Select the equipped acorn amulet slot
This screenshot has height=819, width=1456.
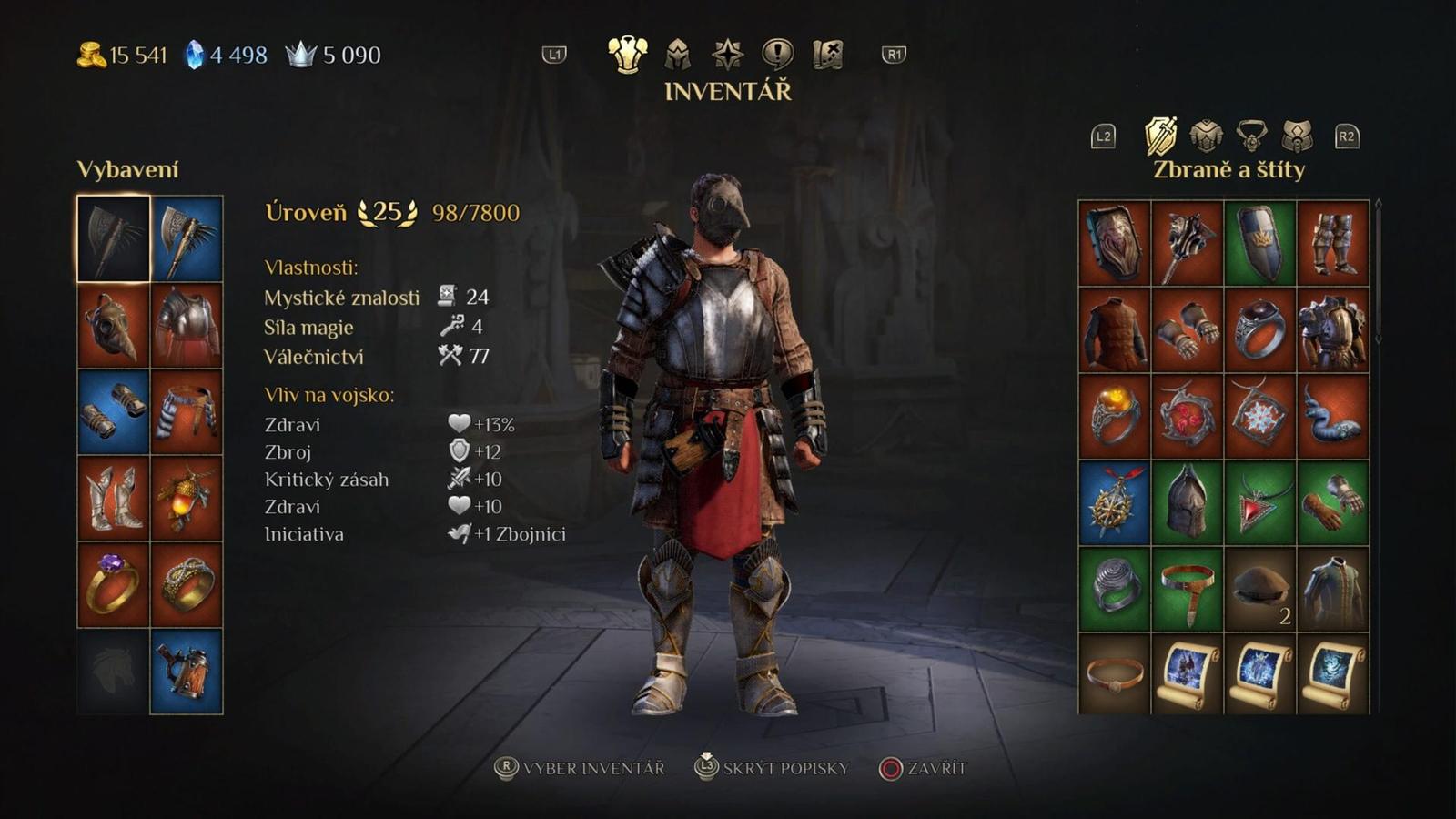187,499
